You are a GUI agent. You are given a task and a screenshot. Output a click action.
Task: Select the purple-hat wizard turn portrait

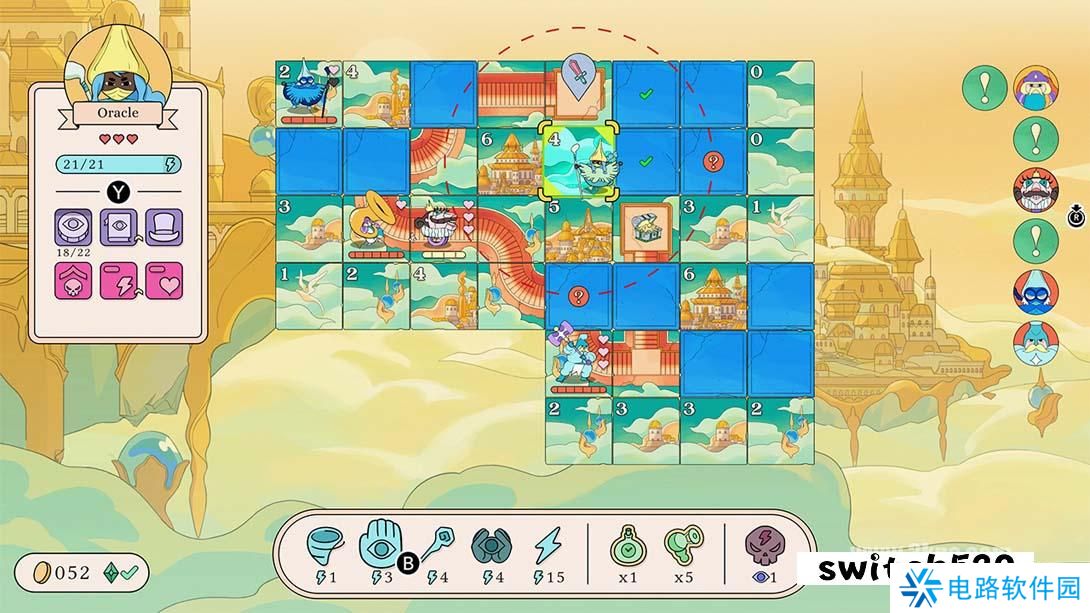tap(1036, 87)
